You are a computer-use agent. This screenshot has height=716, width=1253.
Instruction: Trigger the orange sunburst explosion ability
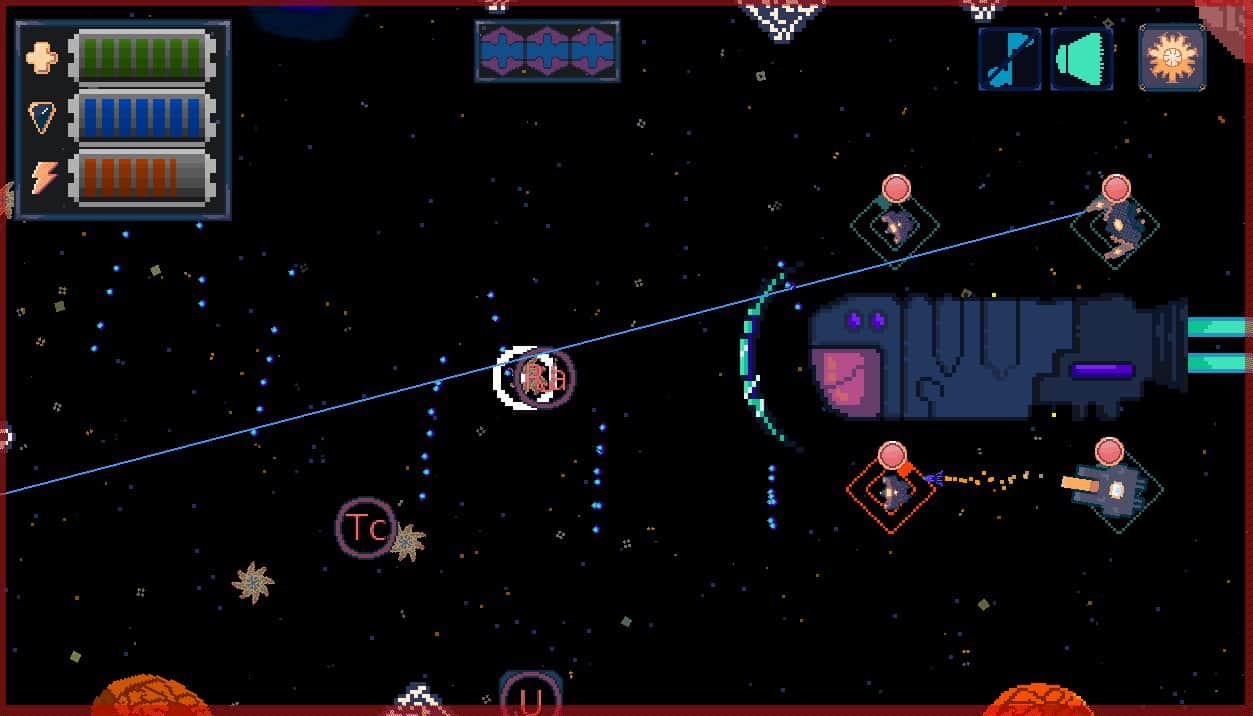tap(1172, 59)
